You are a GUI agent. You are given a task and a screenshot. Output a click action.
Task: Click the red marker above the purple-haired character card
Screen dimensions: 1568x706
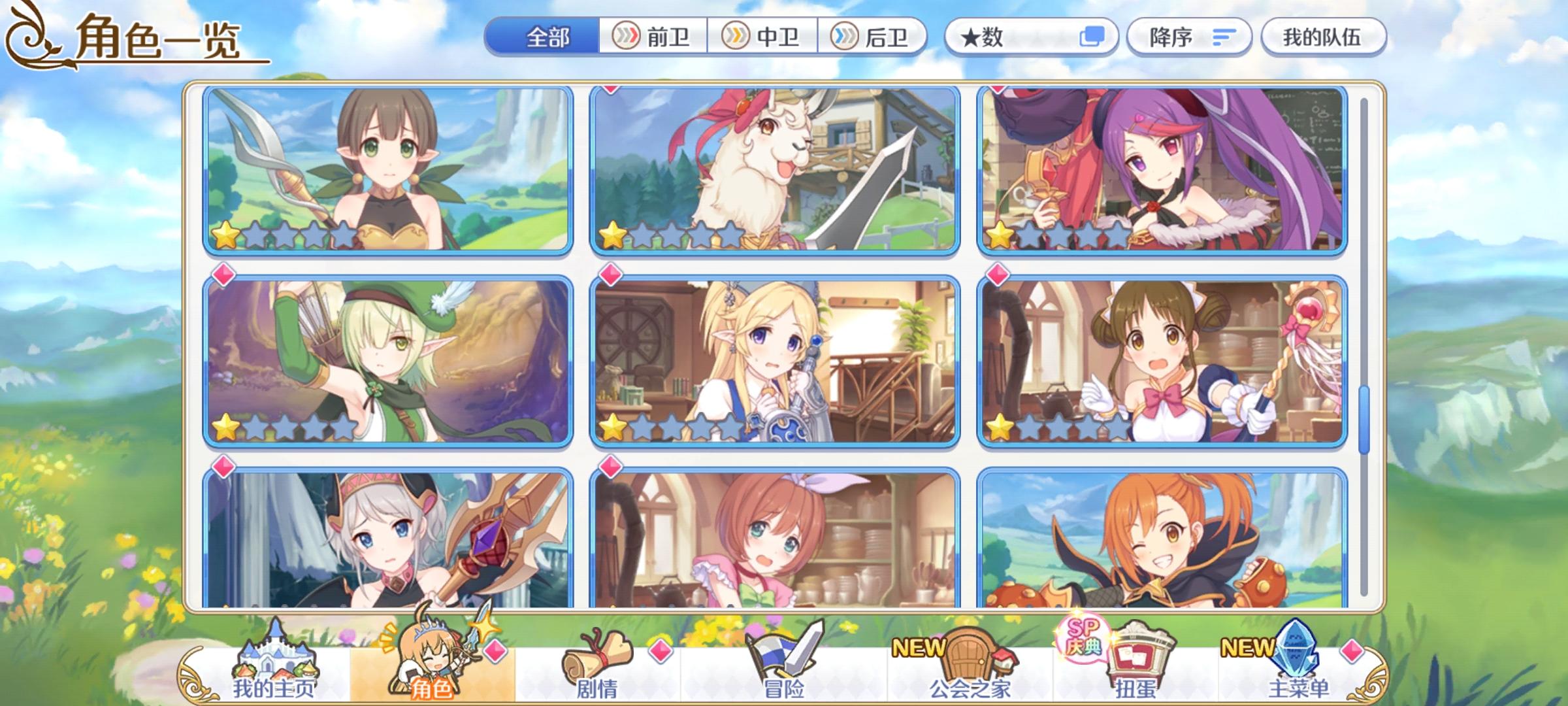tap(997, 88)
